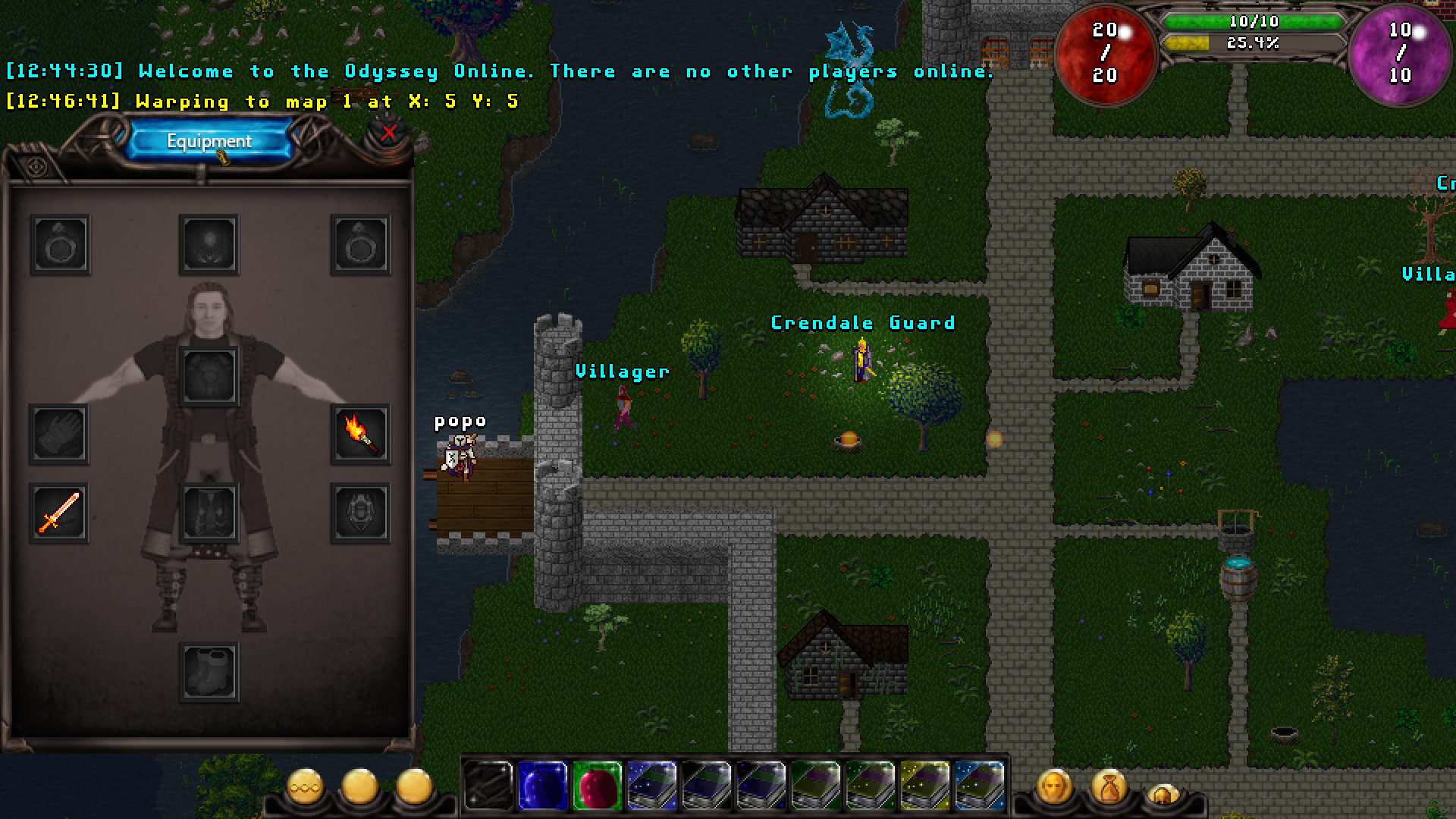This screenshot has height=819, width=1456.
Task: Open the glove equipment slot
Action: pos(59,436)
